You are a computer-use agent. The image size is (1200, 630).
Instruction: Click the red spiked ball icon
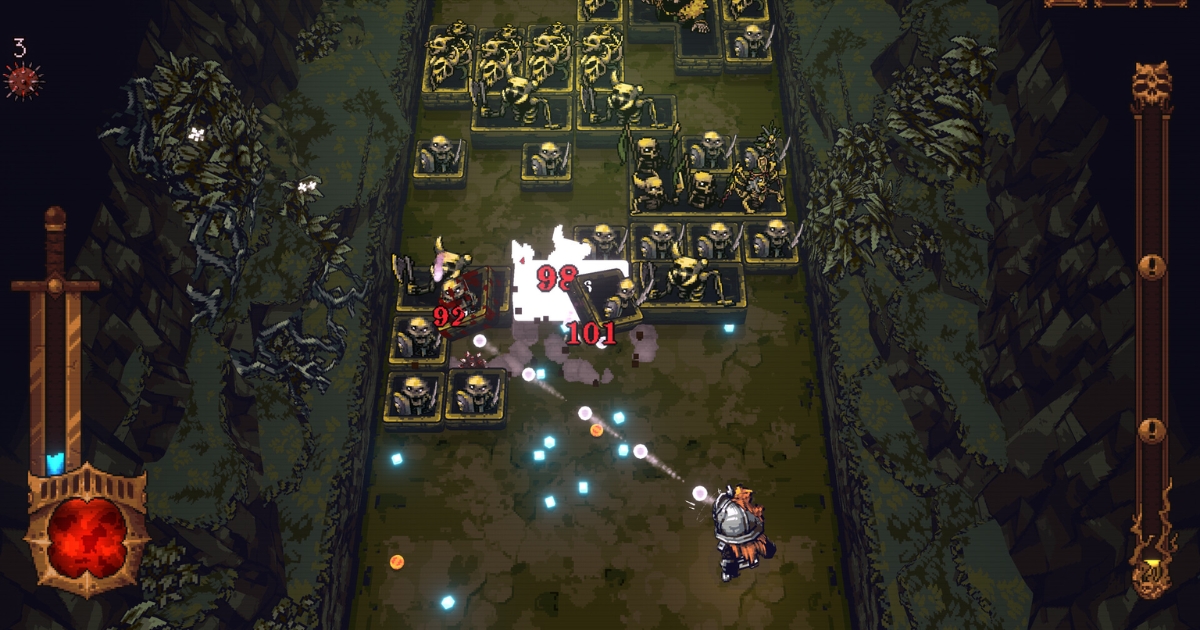click(22, 80)
